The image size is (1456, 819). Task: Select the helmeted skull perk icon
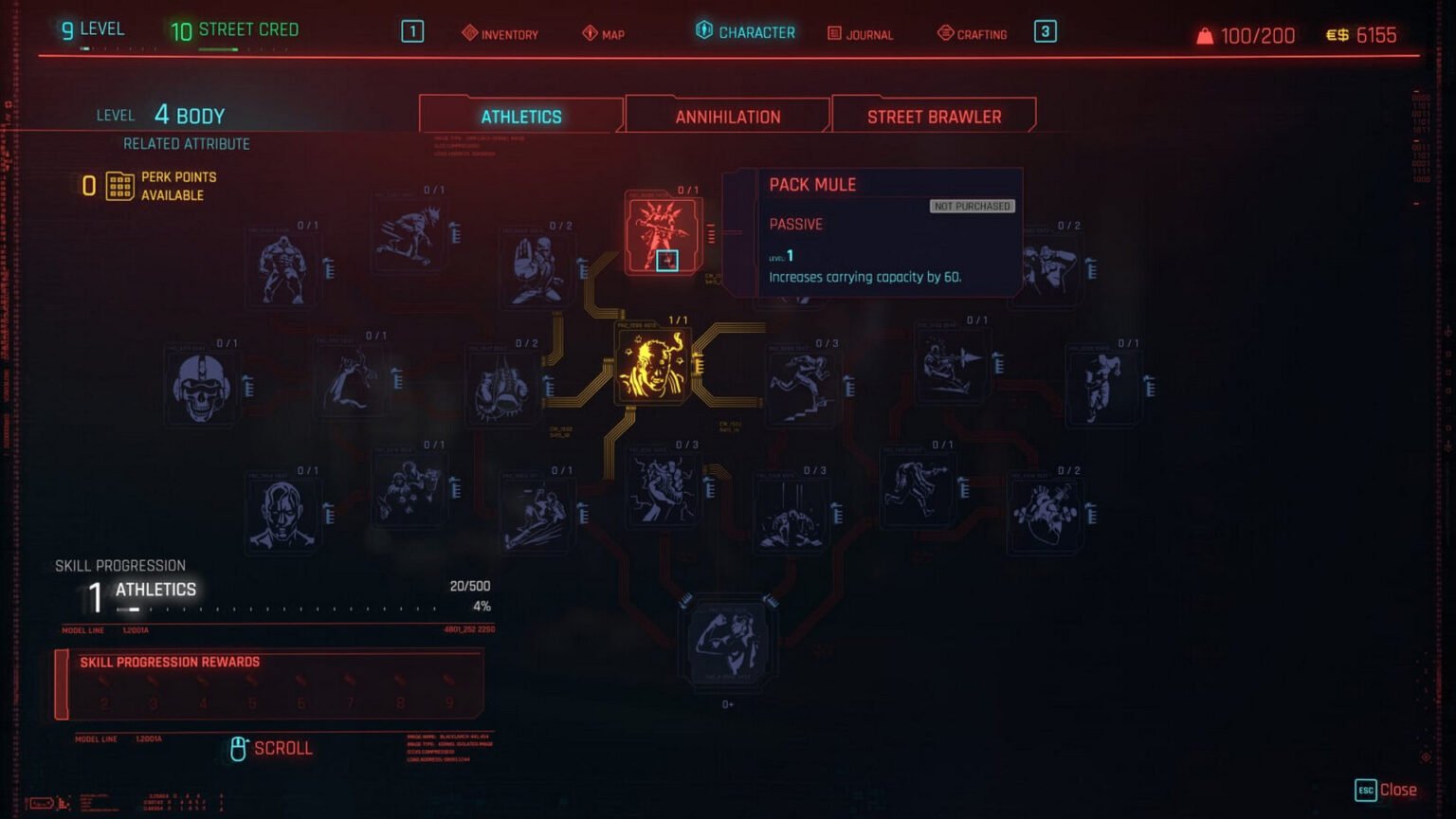pyautogui.click(x=202, y=388)
